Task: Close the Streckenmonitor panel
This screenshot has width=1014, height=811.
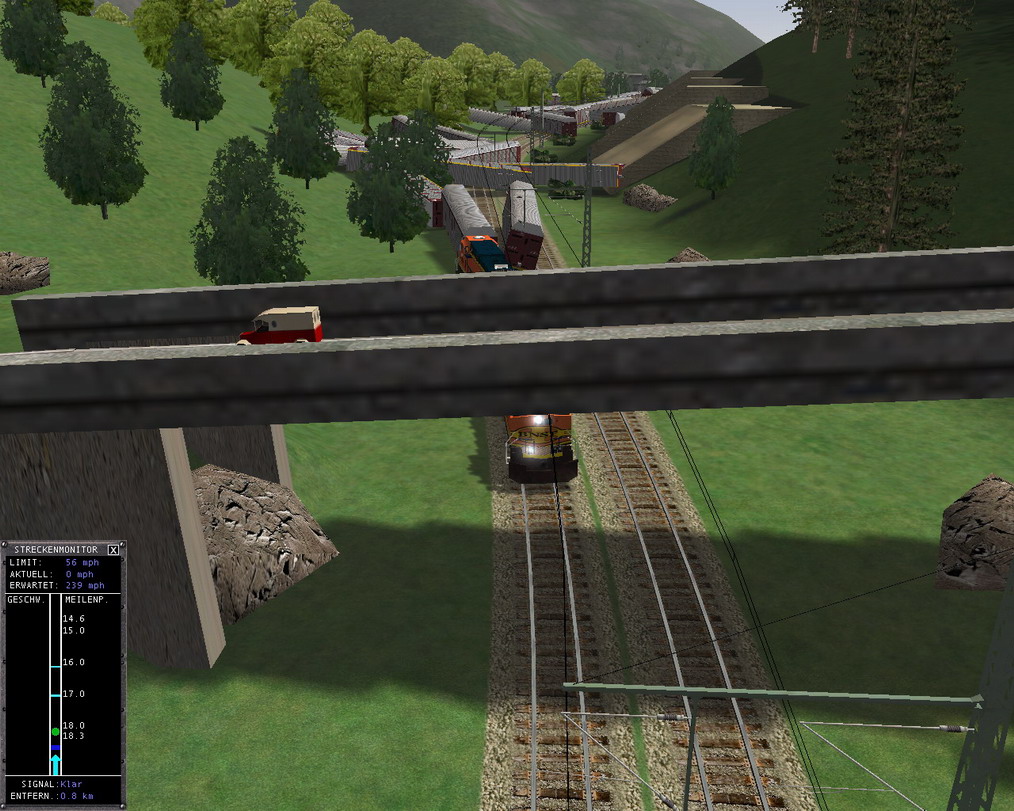Action: (x=113, y=549)
